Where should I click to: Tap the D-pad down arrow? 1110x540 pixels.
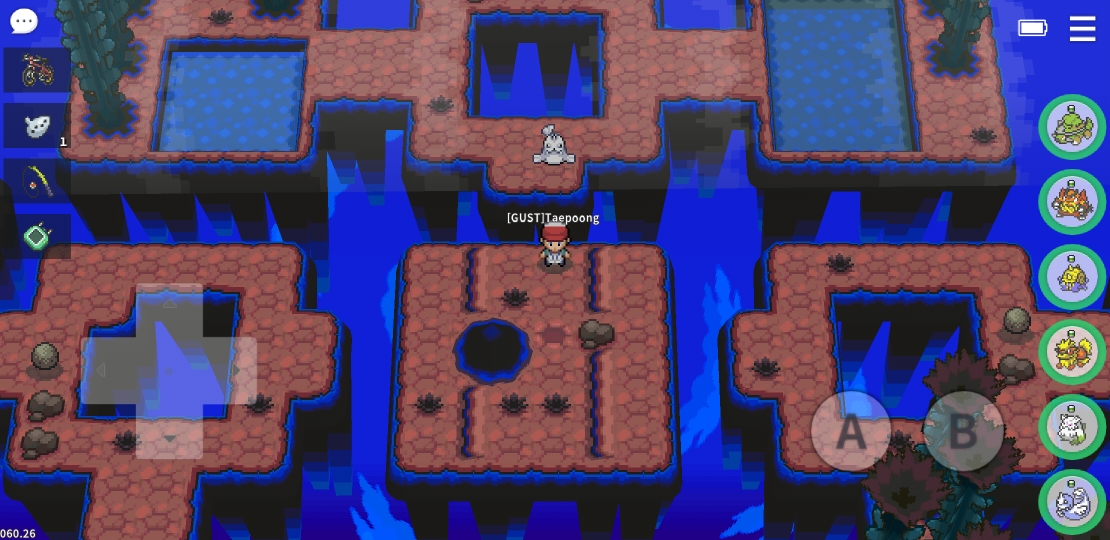(x=169, y=438)
